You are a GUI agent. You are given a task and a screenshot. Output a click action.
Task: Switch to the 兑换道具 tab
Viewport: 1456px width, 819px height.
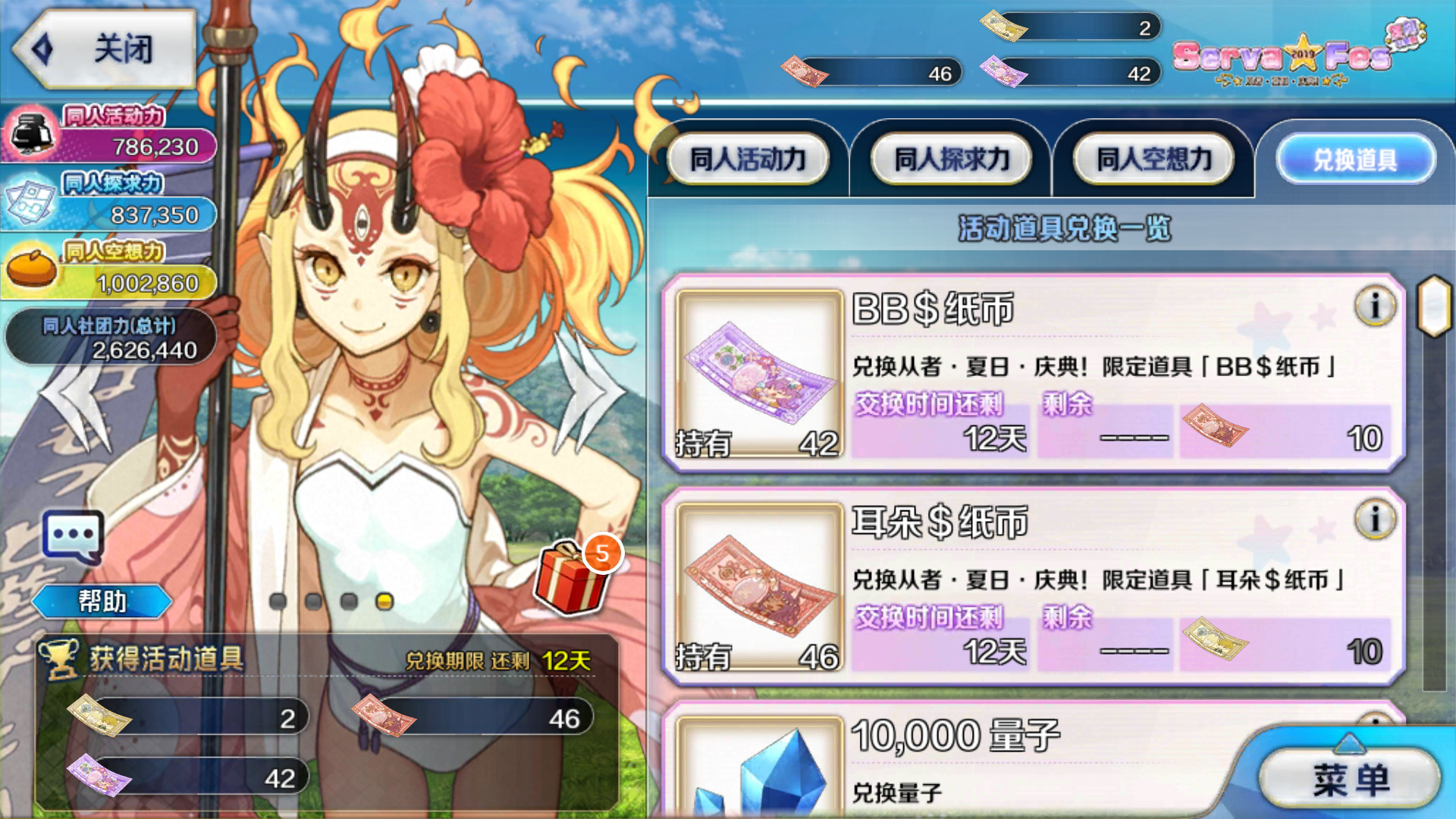[1356, 158]
